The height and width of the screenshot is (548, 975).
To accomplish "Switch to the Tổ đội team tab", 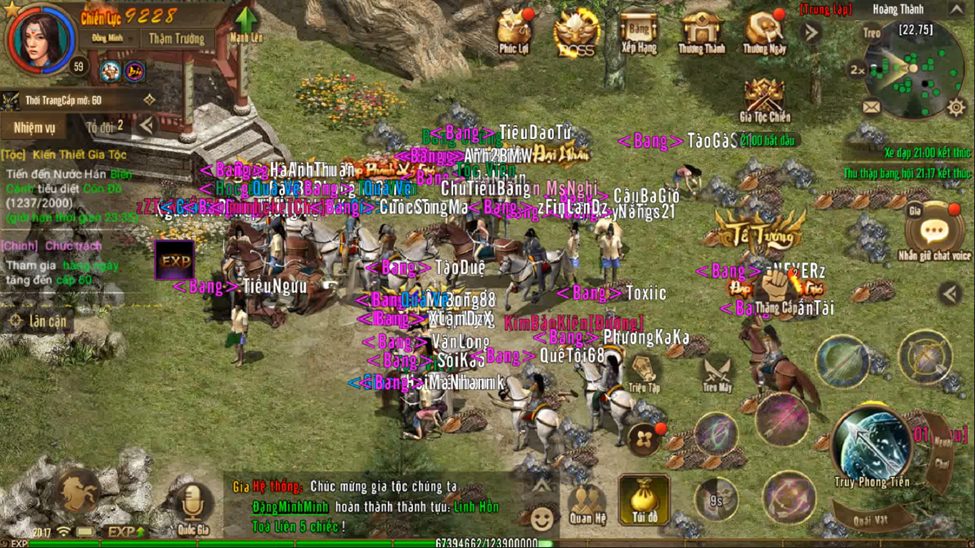I will 102,127.
